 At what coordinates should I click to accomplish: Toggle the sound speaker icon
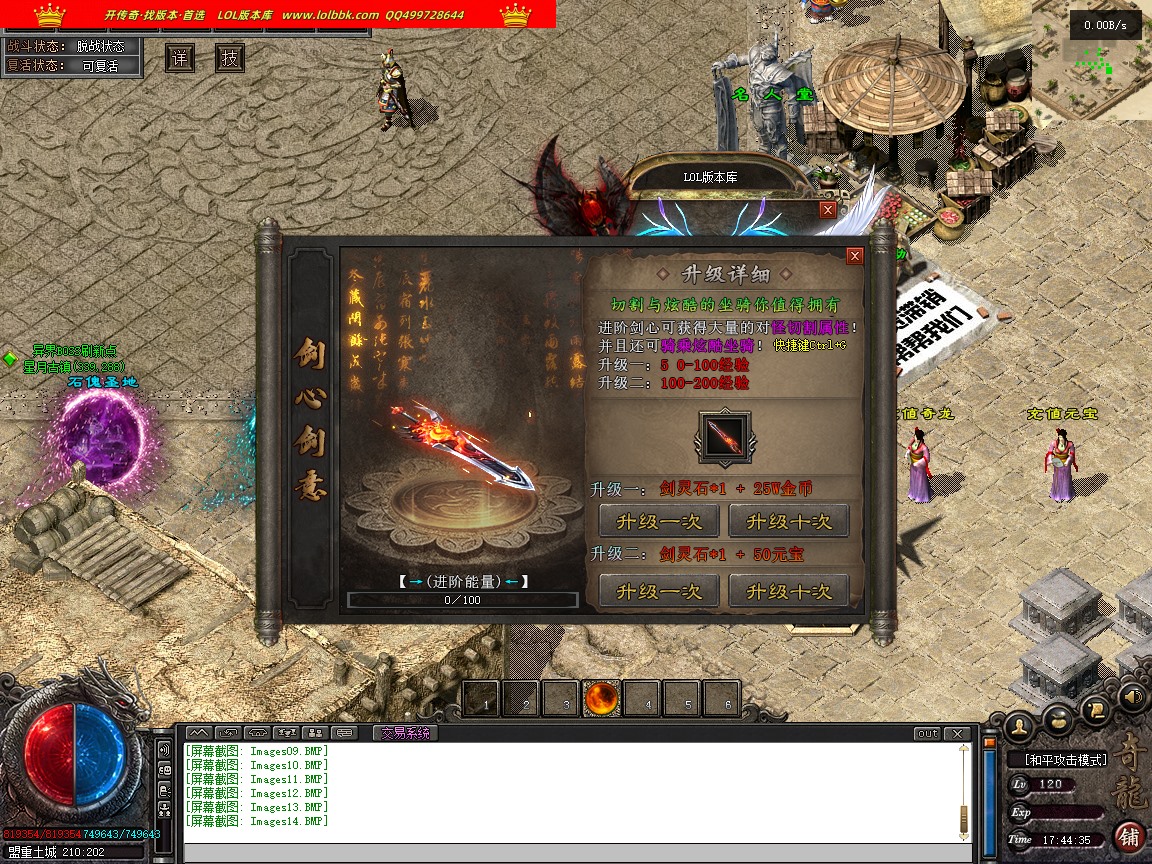(x=1131, y=696)
